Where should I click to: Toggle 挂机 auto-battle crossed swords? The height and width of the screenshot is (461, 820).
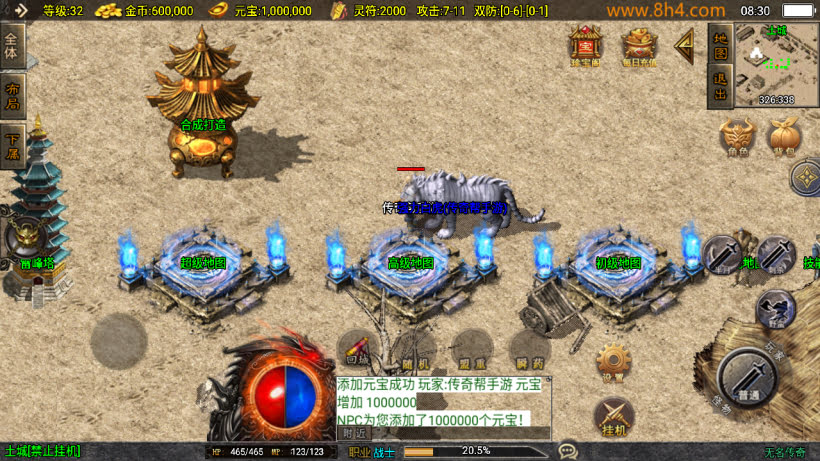click(613, 416)
